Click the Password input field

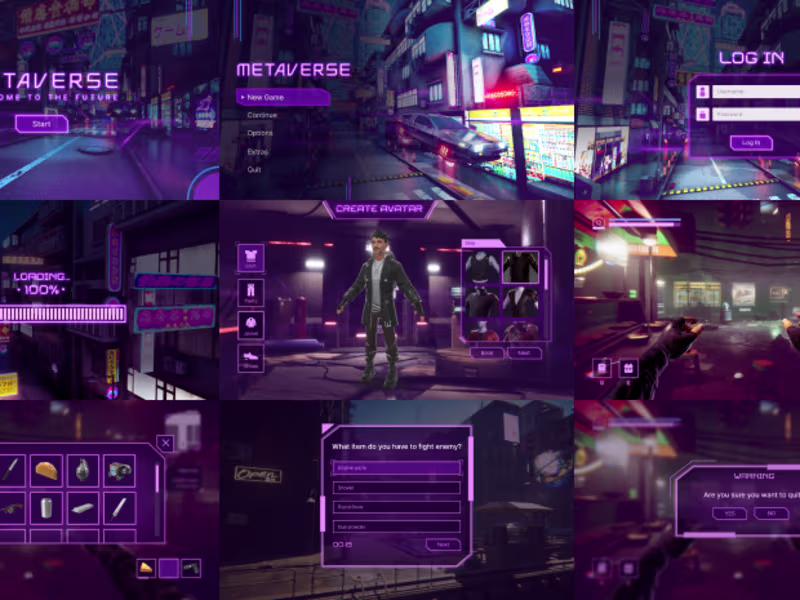tap(745, 114)
